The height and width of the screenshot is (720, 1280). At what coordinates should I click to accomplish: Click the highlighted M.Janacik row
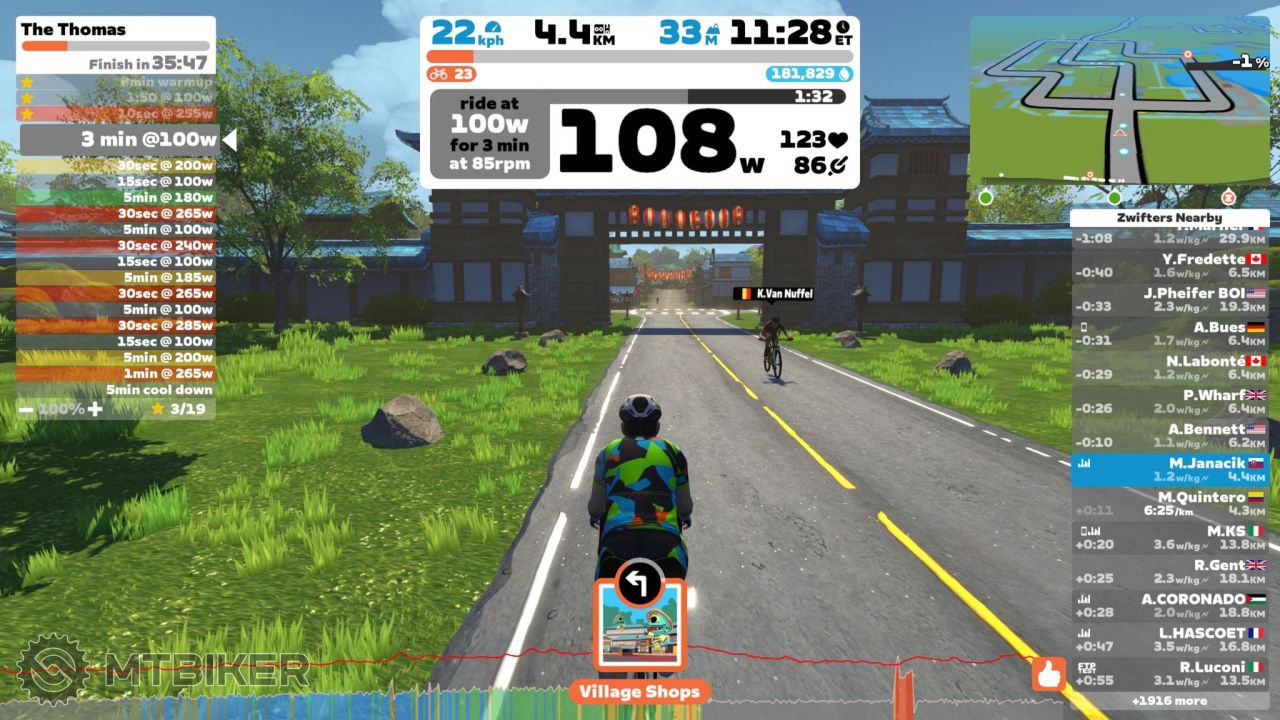tap(1169, 469)
